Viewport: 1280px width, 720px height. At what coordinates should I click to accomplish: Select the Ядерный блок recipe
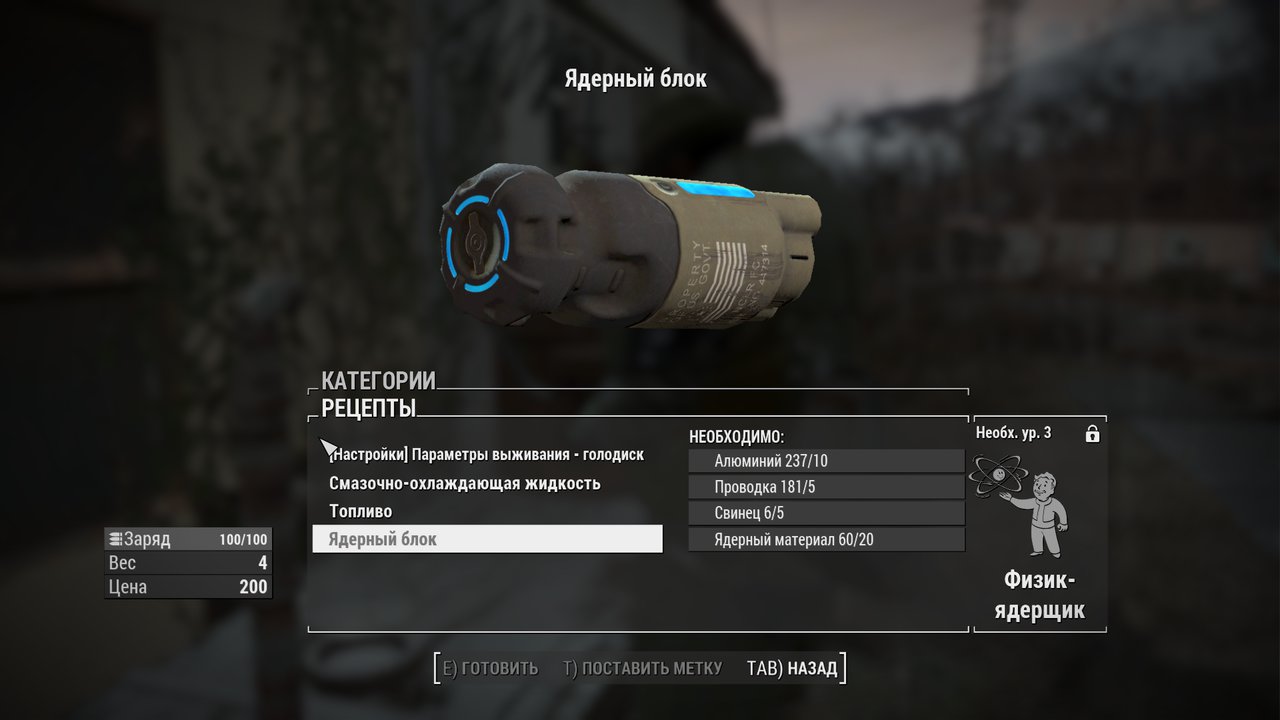tap(487, 539)
